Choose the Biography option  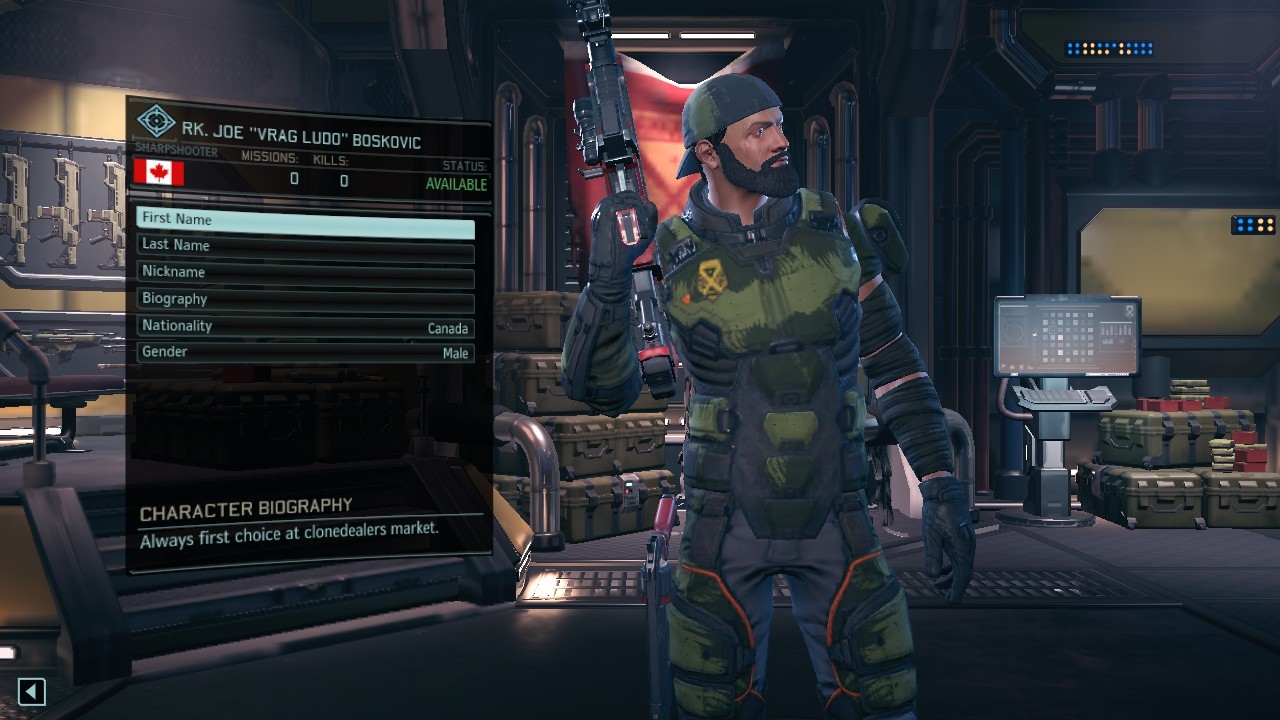click(305, 300)
